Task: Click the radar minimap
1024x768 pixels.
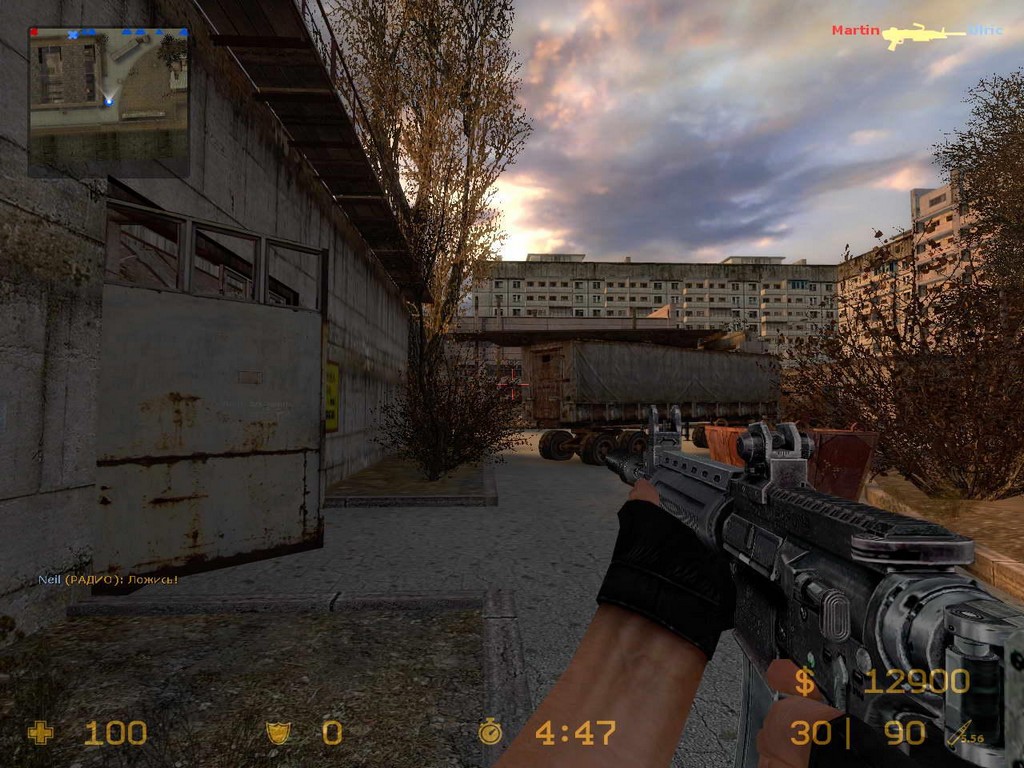Action: (109, 102)
